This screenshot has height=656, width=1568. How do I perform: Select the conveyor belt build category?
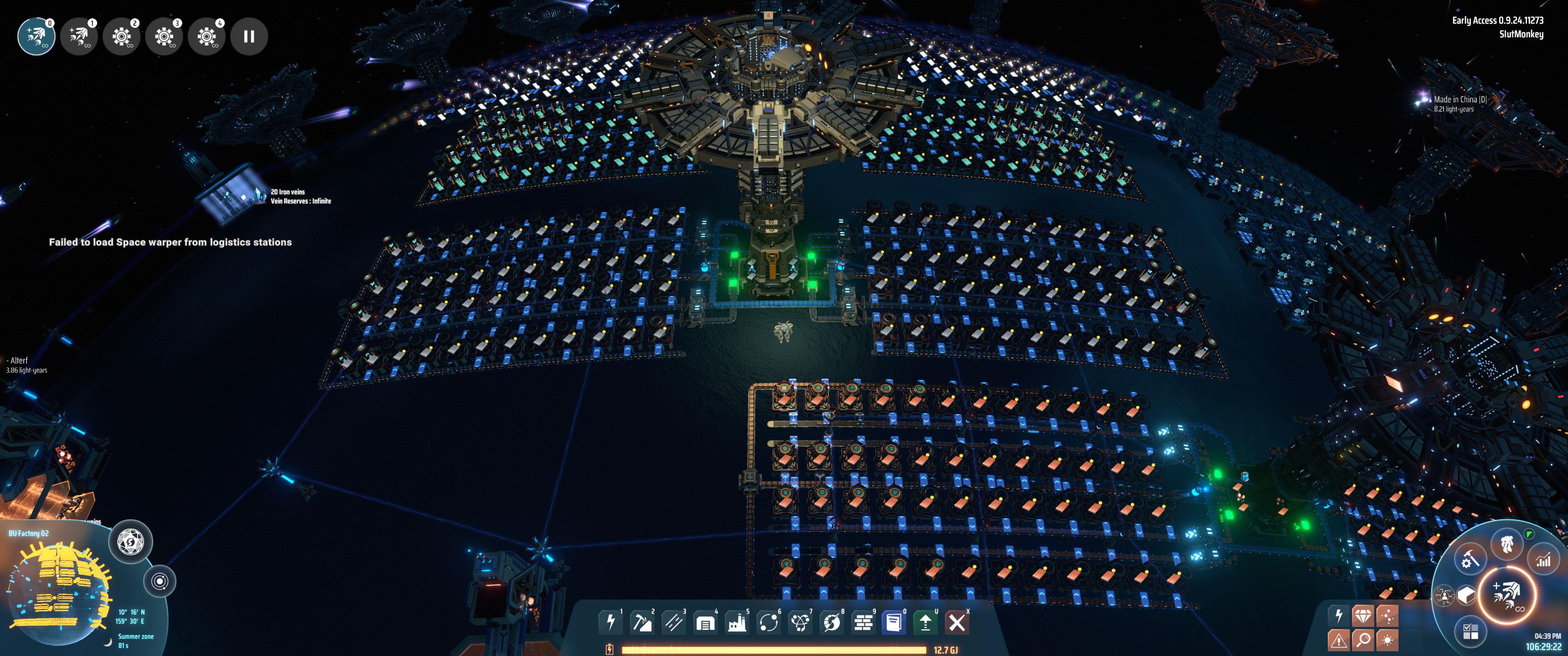[x=673, y=622]
